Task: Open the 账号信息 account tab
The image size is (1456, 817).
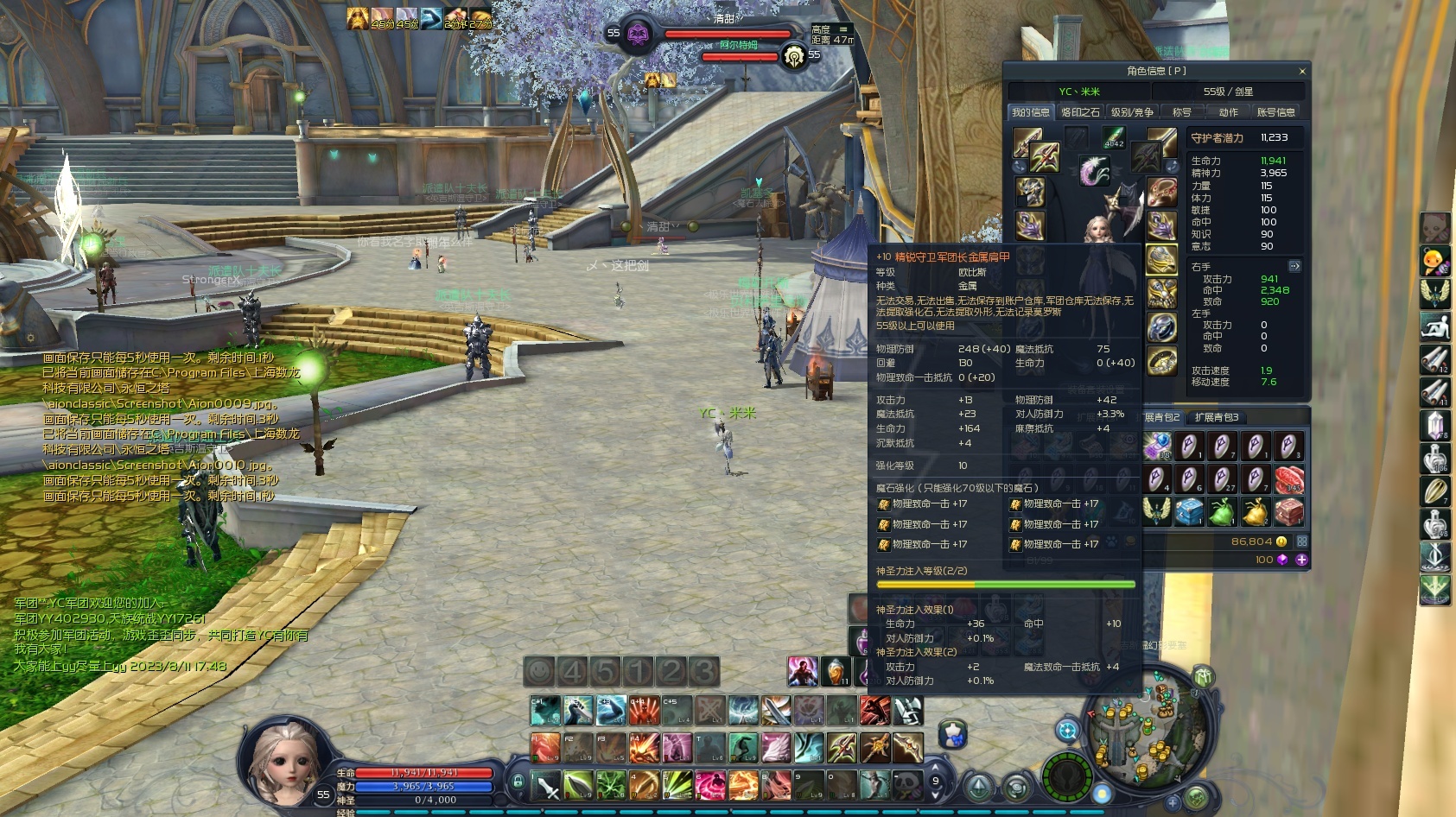Action: [1275, 112]
